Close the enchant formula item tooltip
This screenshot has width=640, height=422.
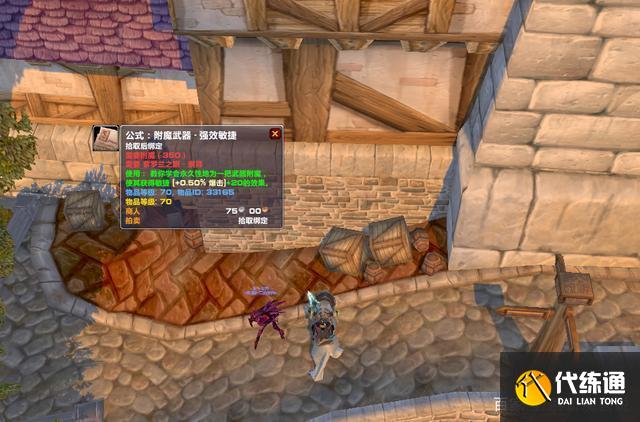(275, 134)
